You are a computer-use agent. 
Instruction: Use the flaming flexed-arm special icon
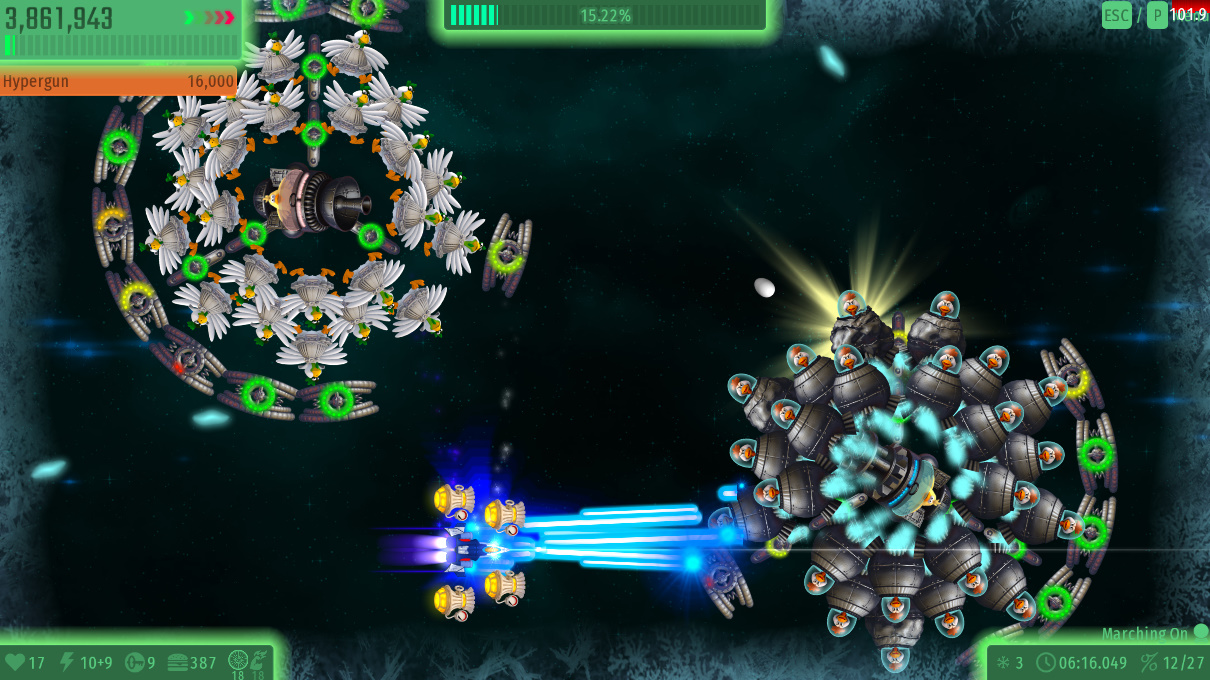point(258,660)
